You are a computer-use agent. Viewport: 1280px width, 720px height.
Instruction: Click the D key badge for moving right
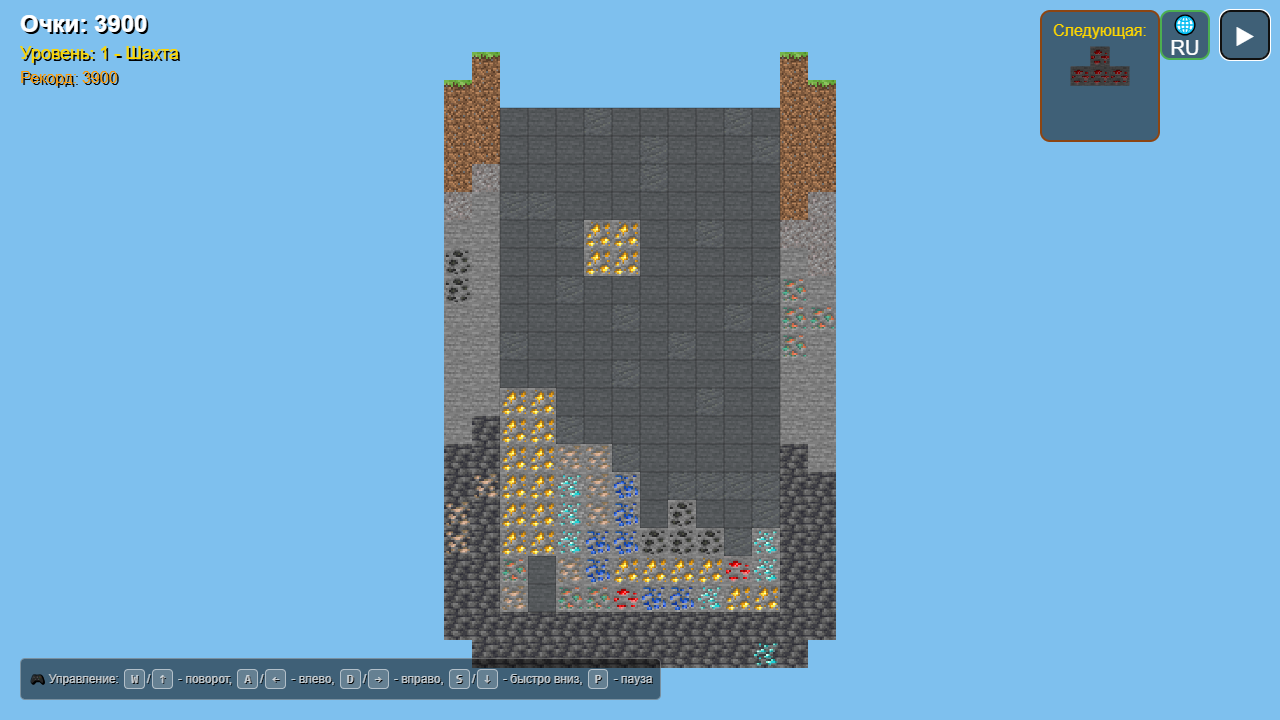349,678
